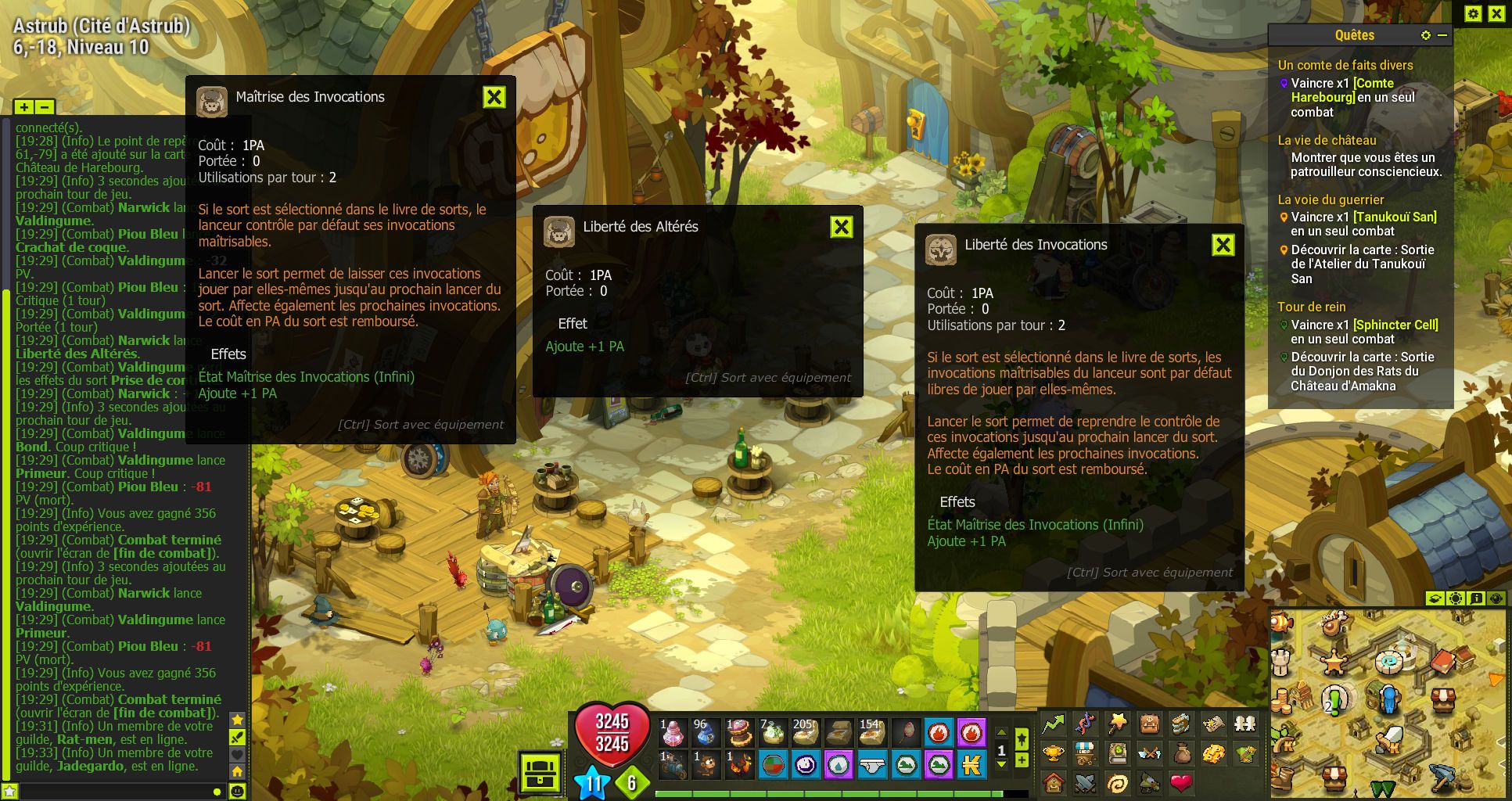This screenshot has width=1512, height=801.
Task: Open the inventory chest button
Action: coord(541,774)
